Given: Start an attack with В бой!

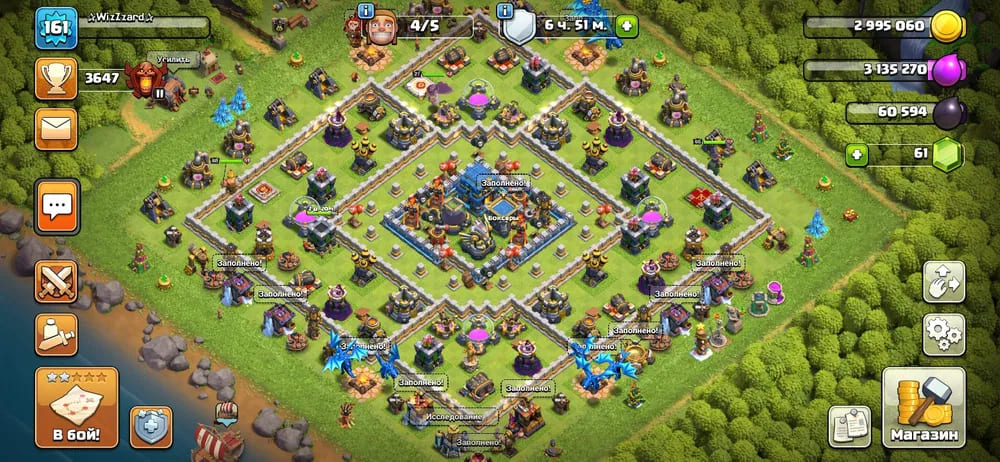Looking at the screenshot, I should [x=76, y=407].
